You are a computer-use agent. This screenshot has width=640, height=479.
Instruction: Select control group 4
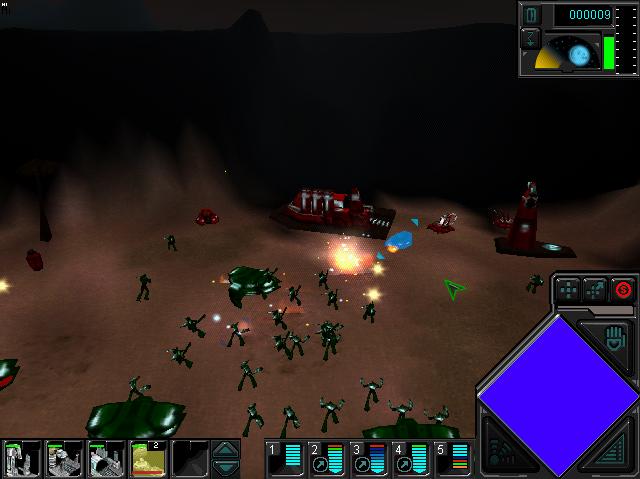411,458
